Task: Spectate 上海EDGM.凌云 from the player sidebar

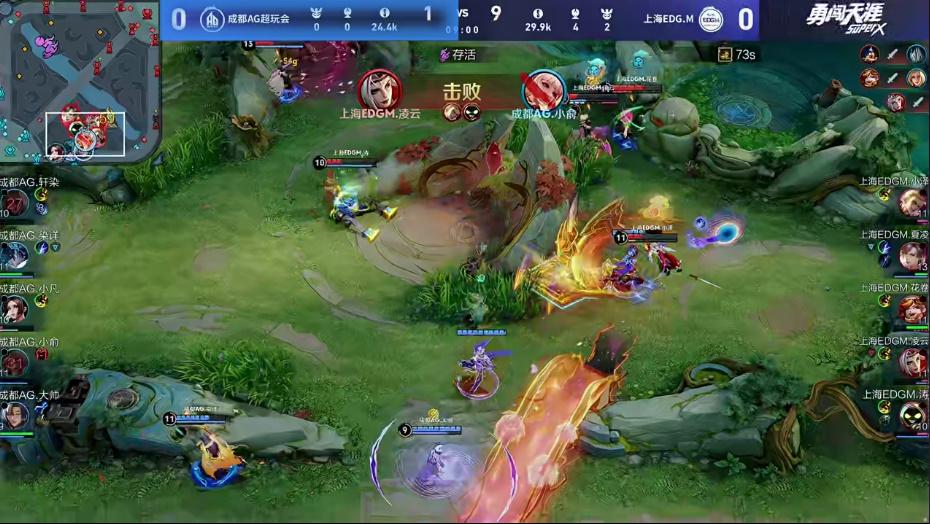Action: (912, 362)
